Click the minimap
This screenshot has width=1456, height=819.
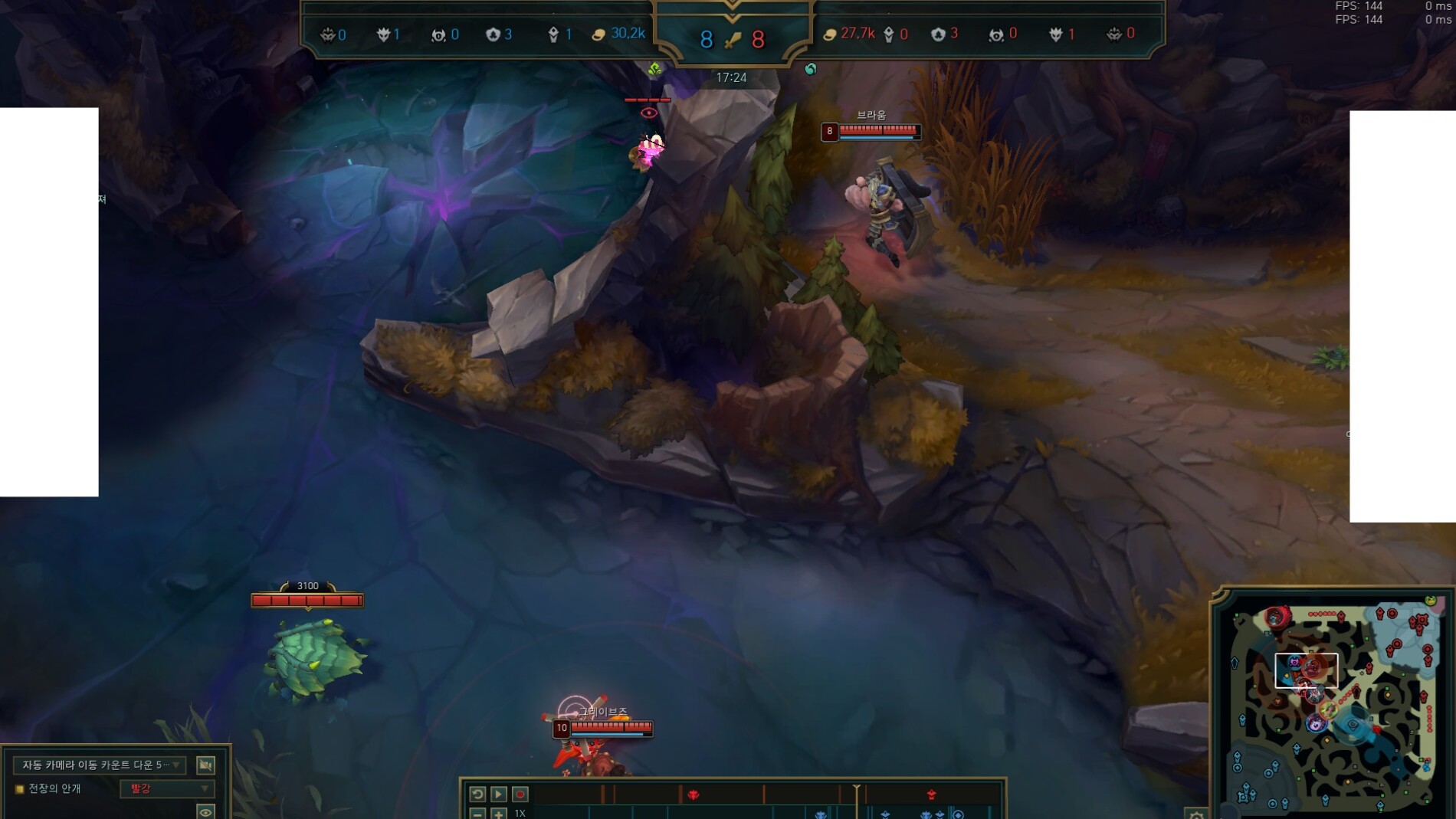(x=1332, y=705)
